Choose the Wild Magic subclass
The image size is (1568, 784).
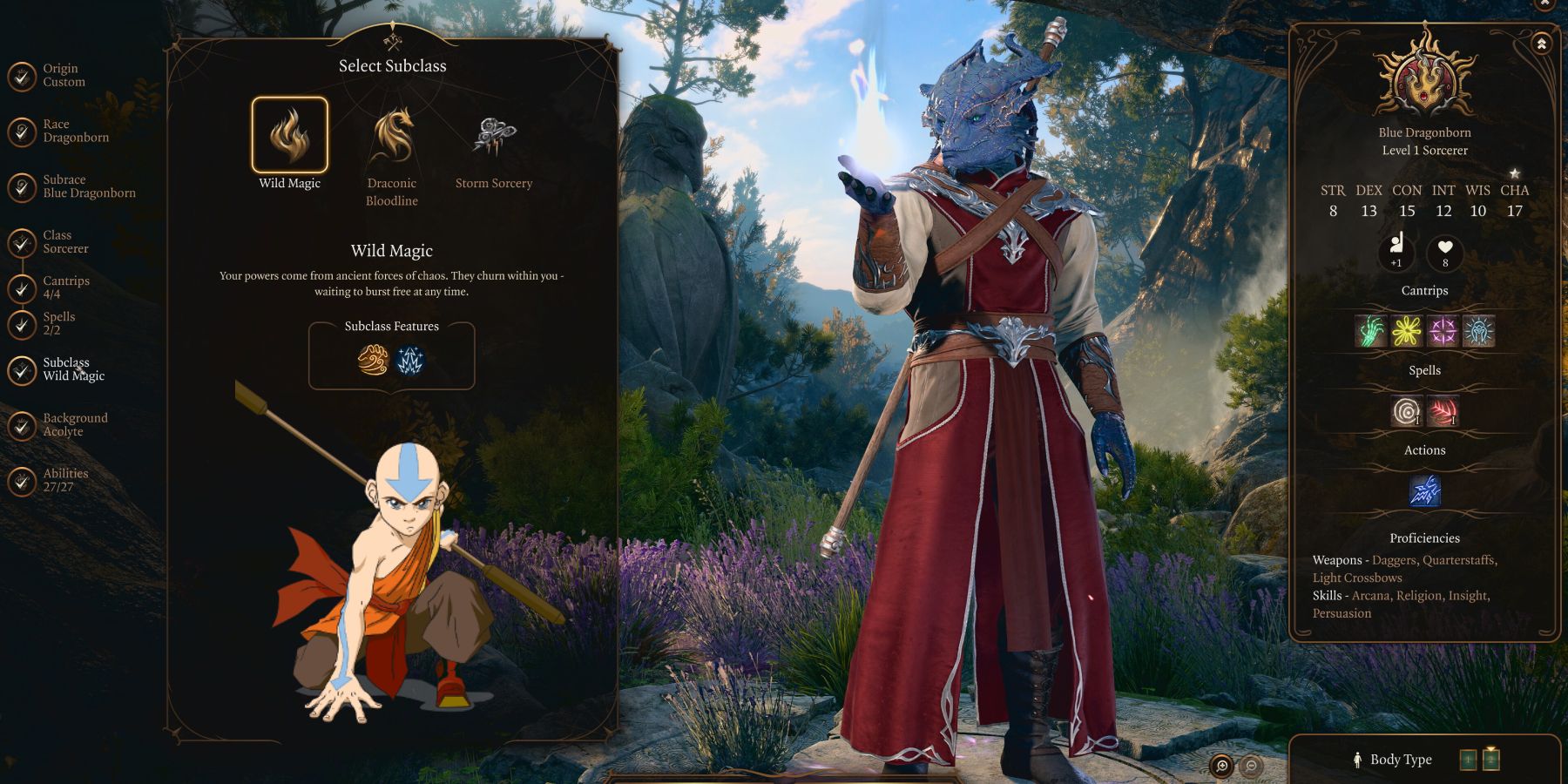[290, 136]
